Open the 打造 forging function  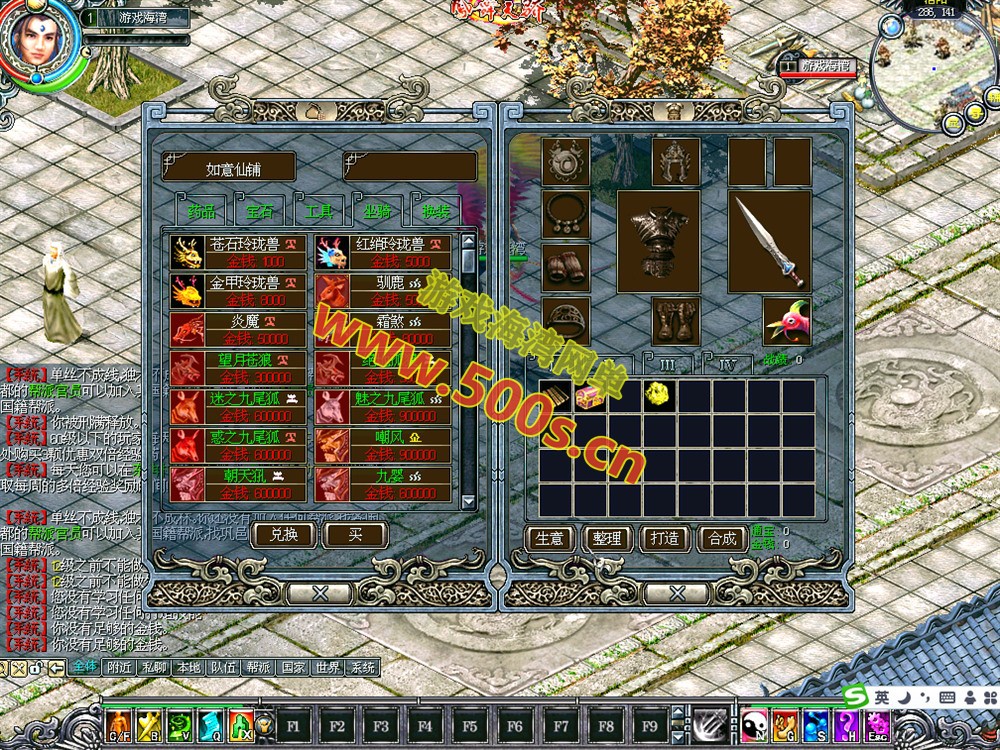(x=665, y=539)
